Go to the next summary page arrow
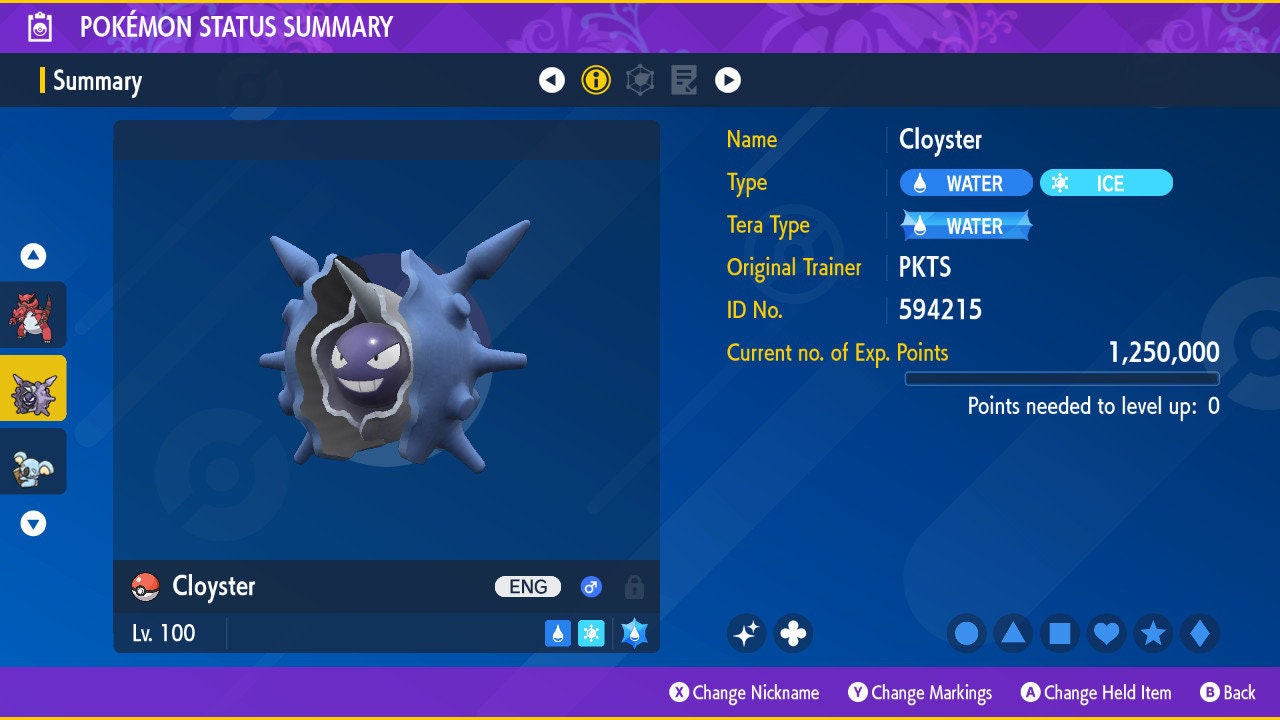Image resolution: width=1280 pixels, height=720 pixels. [728, 80]
